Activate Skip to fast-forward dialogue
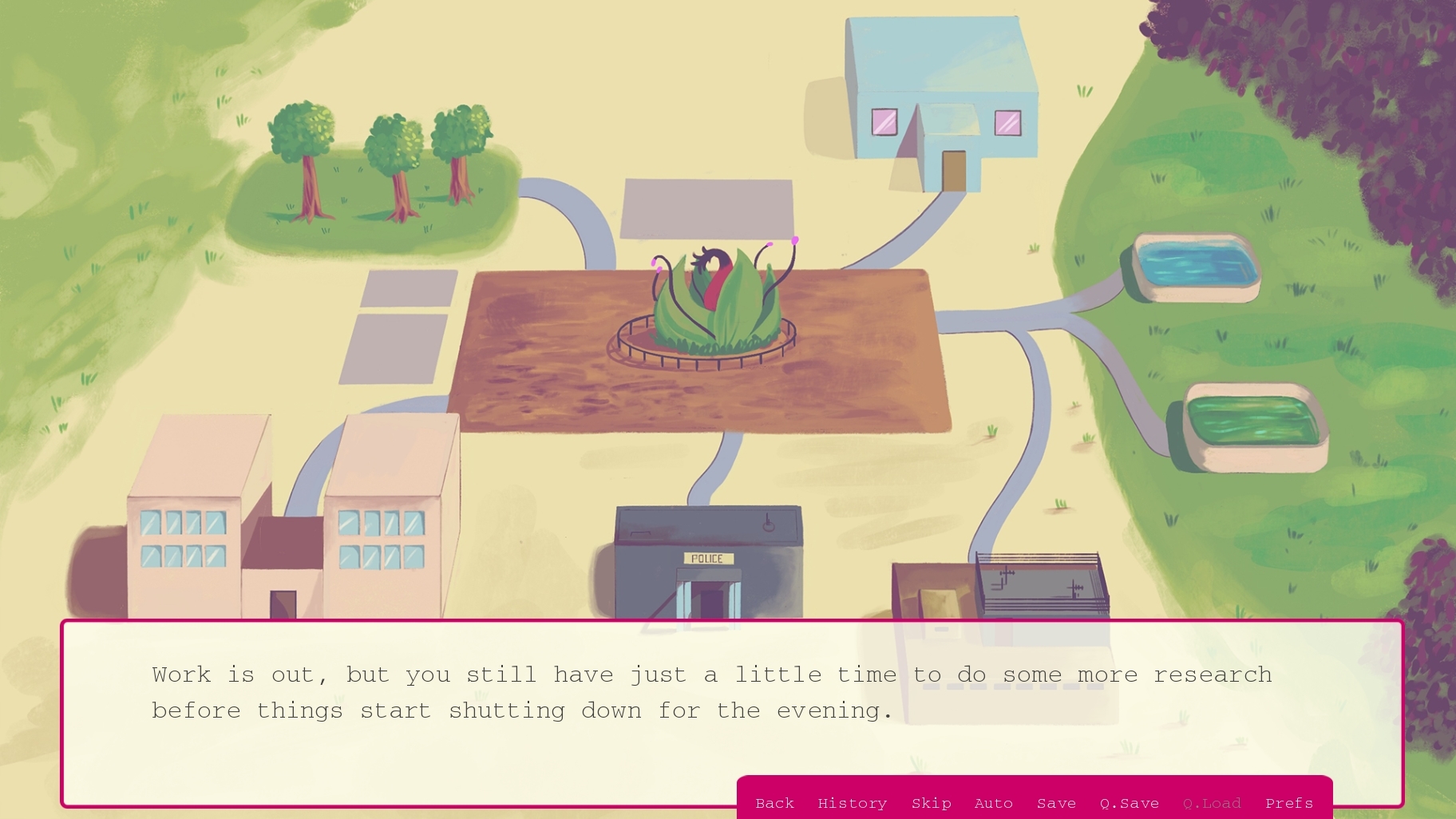This screenshot has width=1456, height=819. click(x=931, y=803)
